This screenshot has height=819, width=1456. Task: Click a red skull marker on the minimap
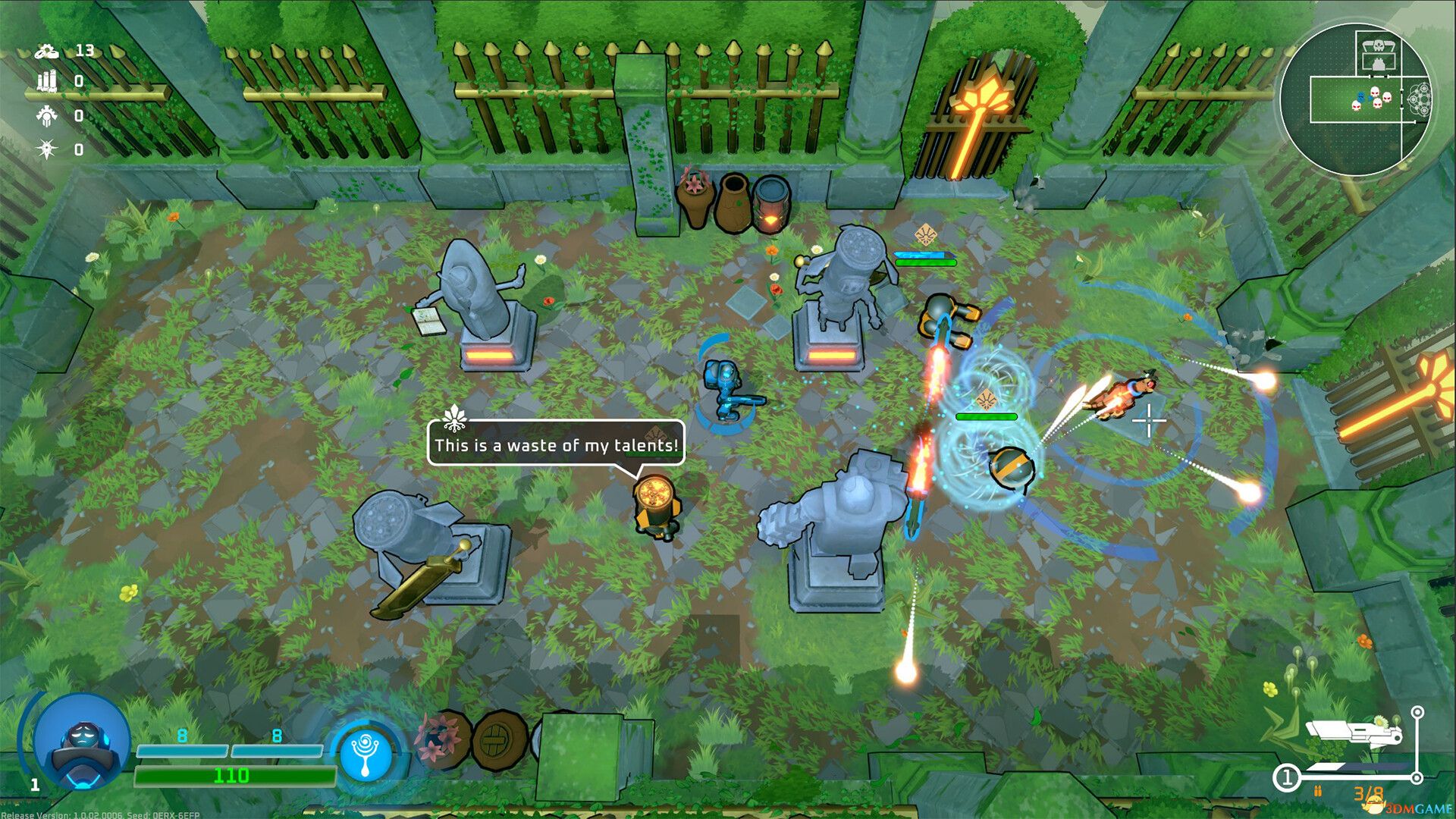coord(1374,92)
